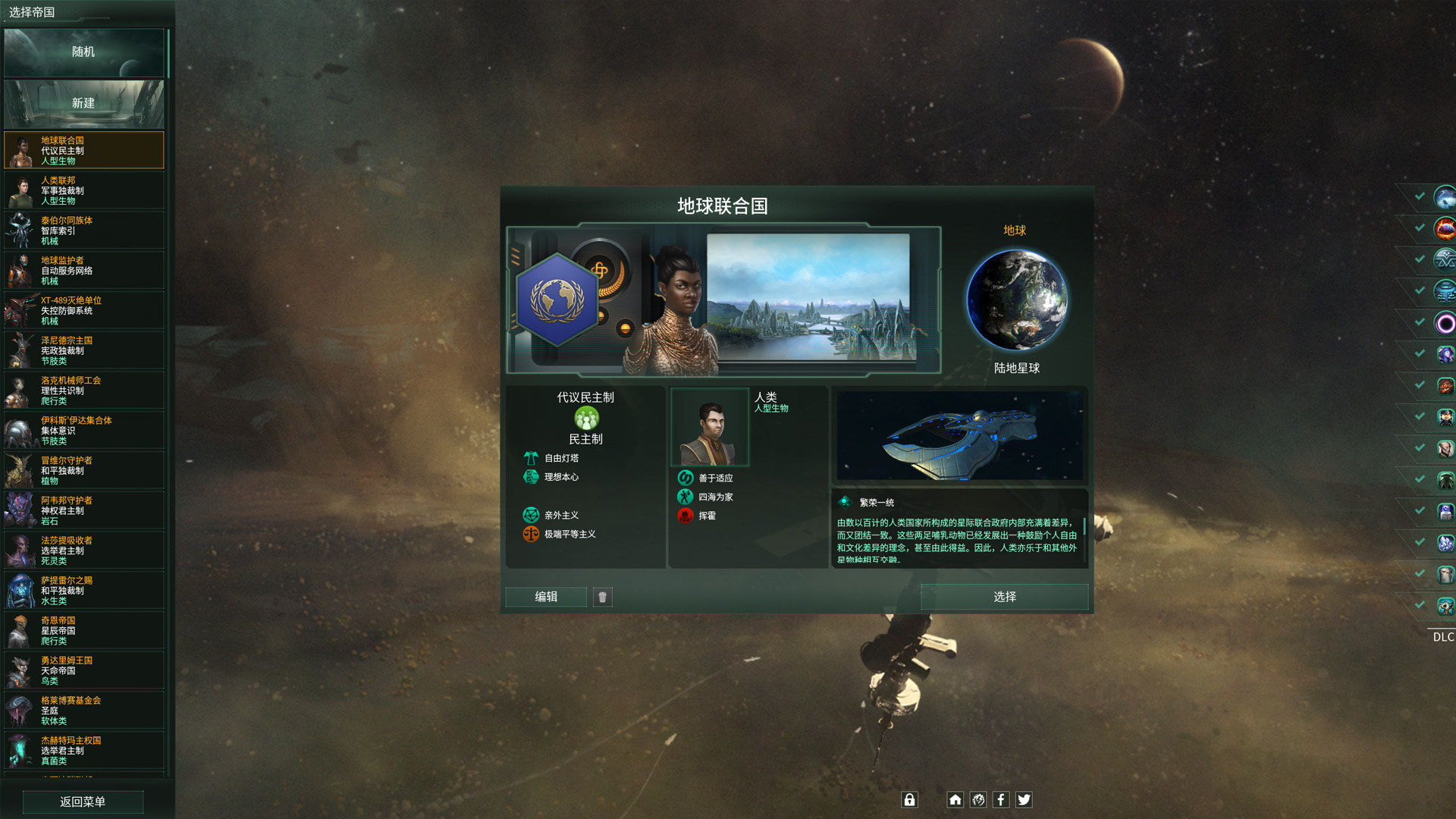The height and width of the screenshot is (819, 1456).
Task: Open the Facebook link icon
Action: [1001, 799]
